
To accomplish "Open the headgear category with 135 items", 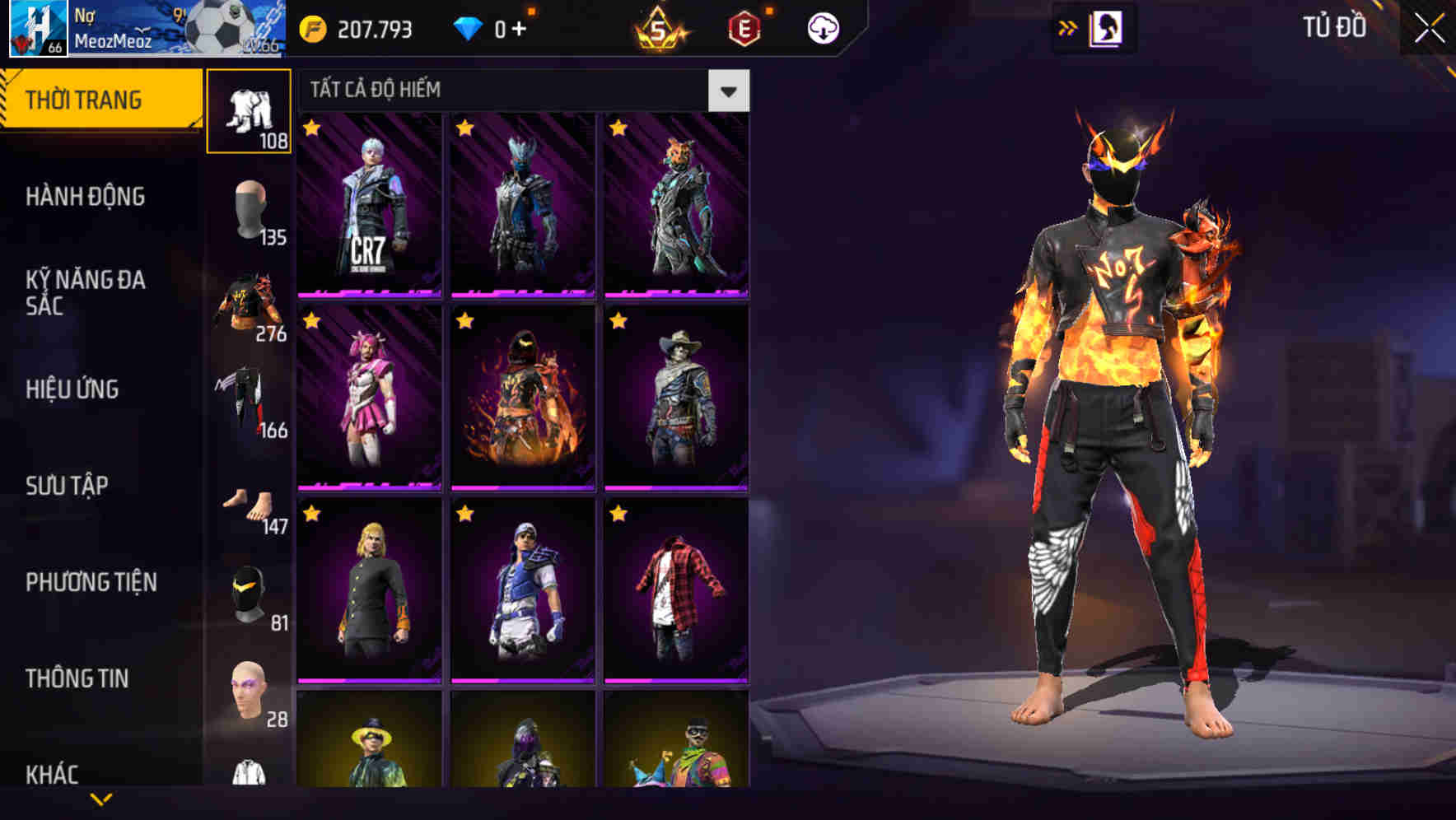I will pyautogui.click(x=249, y=208).
